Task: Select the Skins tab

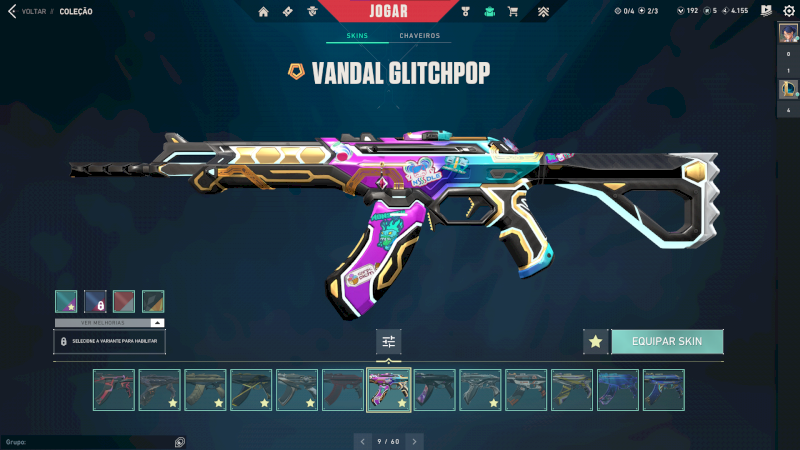Action: pos(357,36)
